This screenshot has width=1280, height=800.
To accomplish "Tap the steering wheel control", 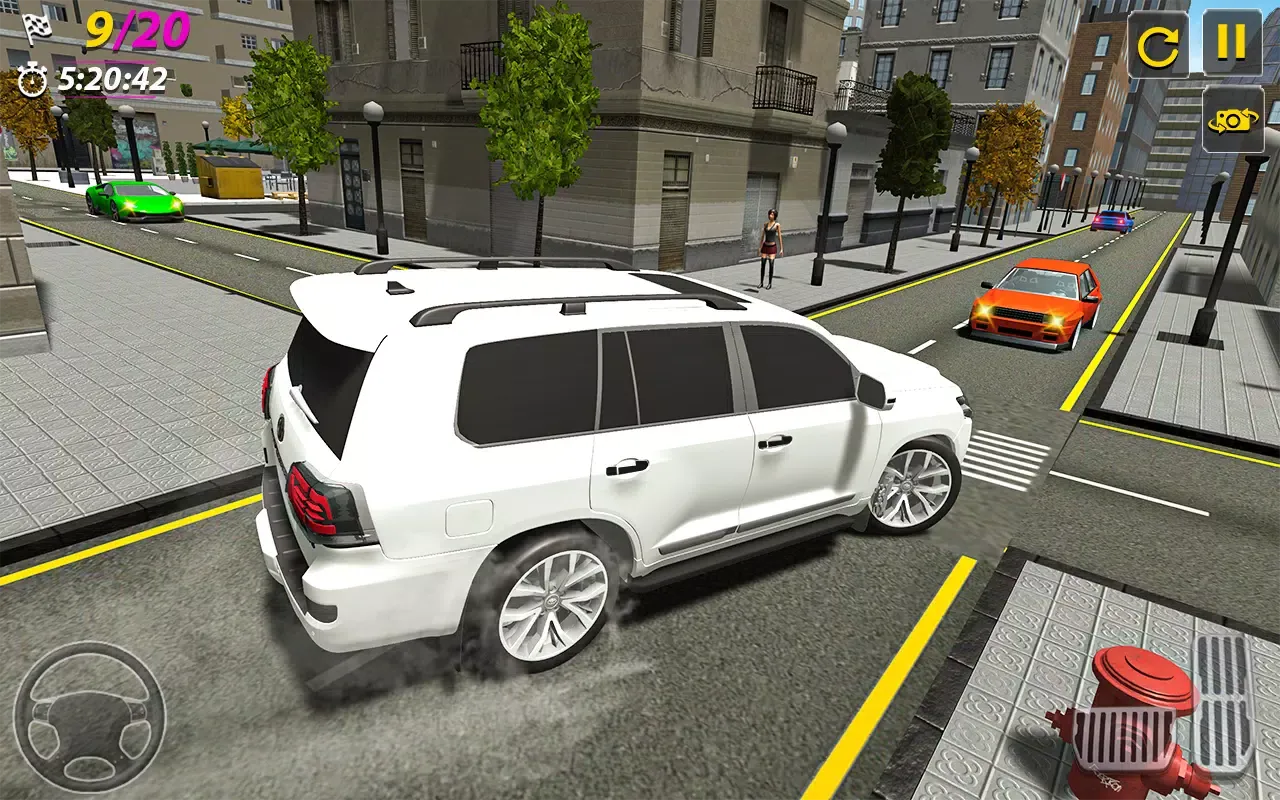I will 89,716.
